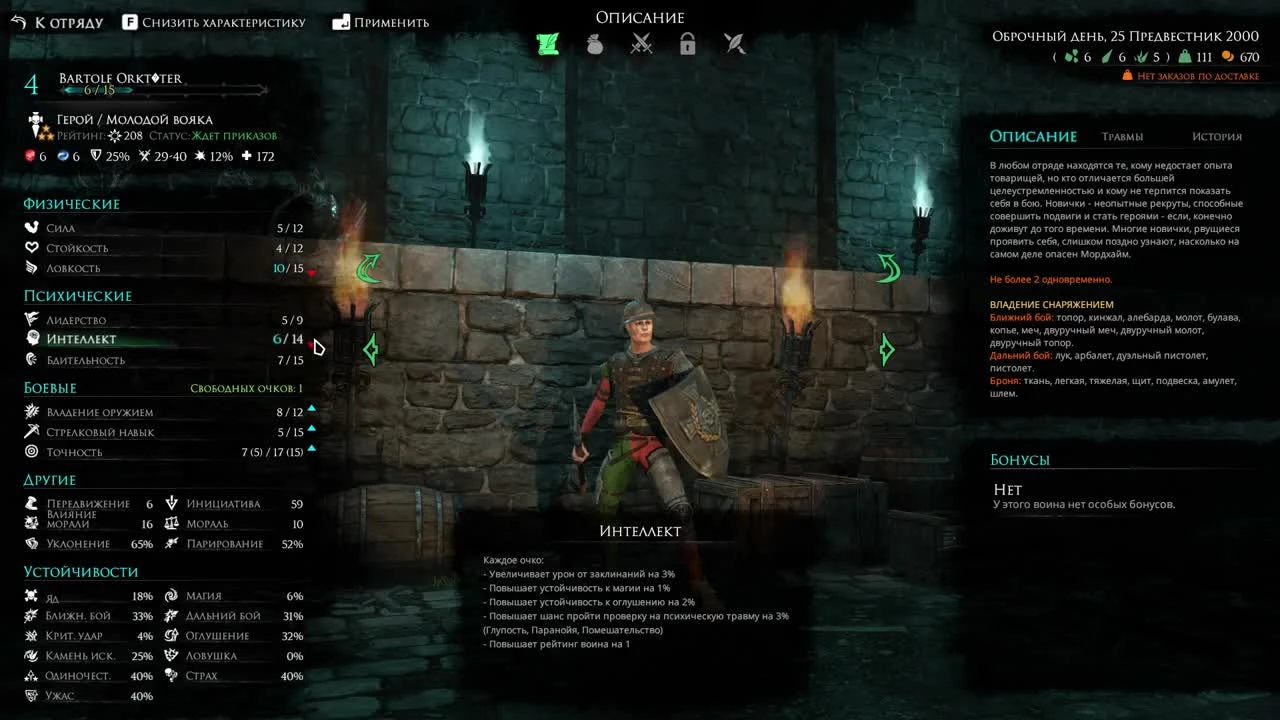The width and height of the screenshot is (1280, 720).
Task: Open the История tab
Action: point(1218,136)
